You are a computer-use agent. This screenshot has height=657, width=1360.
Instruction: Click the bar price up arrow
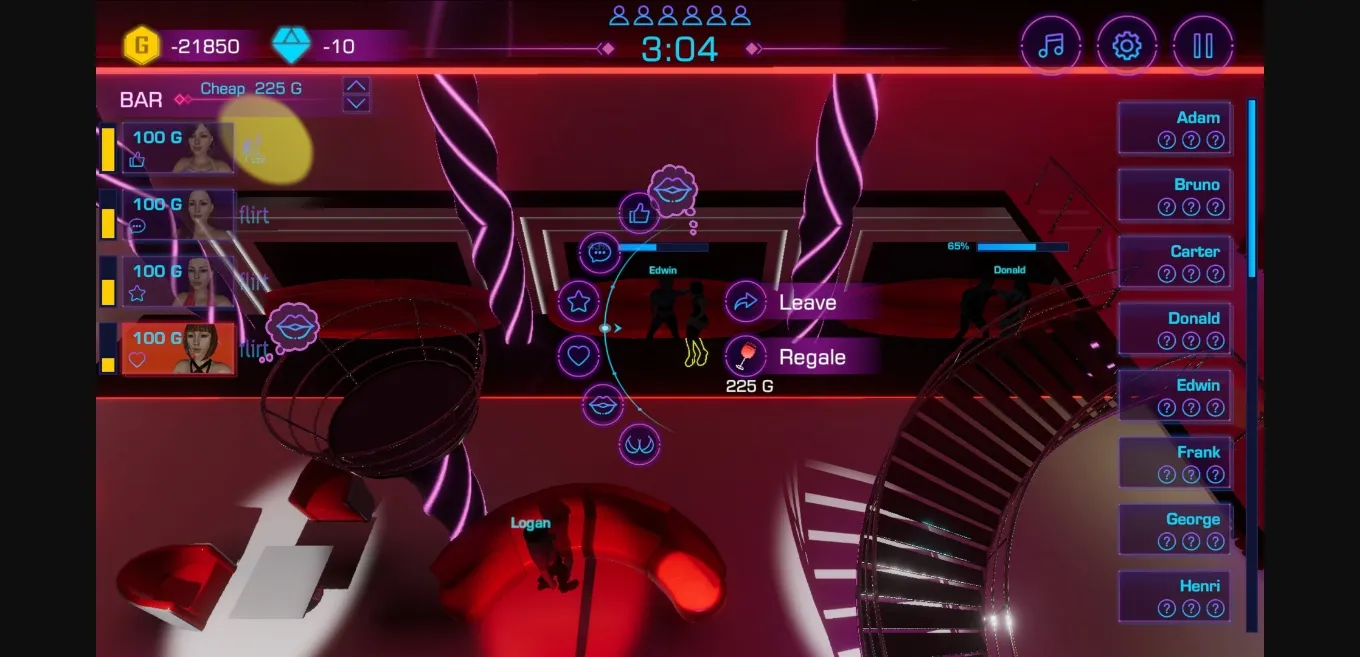pyautogui.click(x=357, y=86)
